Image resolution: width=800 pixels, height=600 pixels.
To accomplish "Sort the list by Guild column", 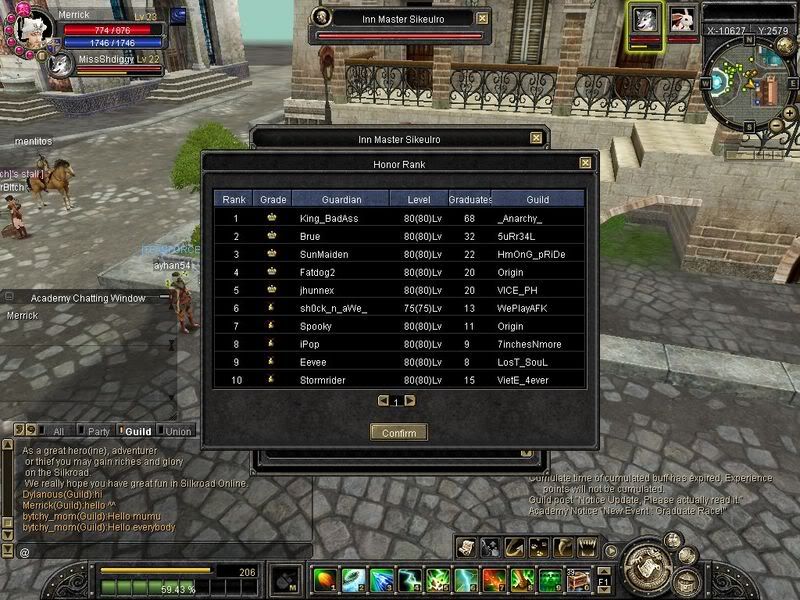I will click(x=537, y=199).
